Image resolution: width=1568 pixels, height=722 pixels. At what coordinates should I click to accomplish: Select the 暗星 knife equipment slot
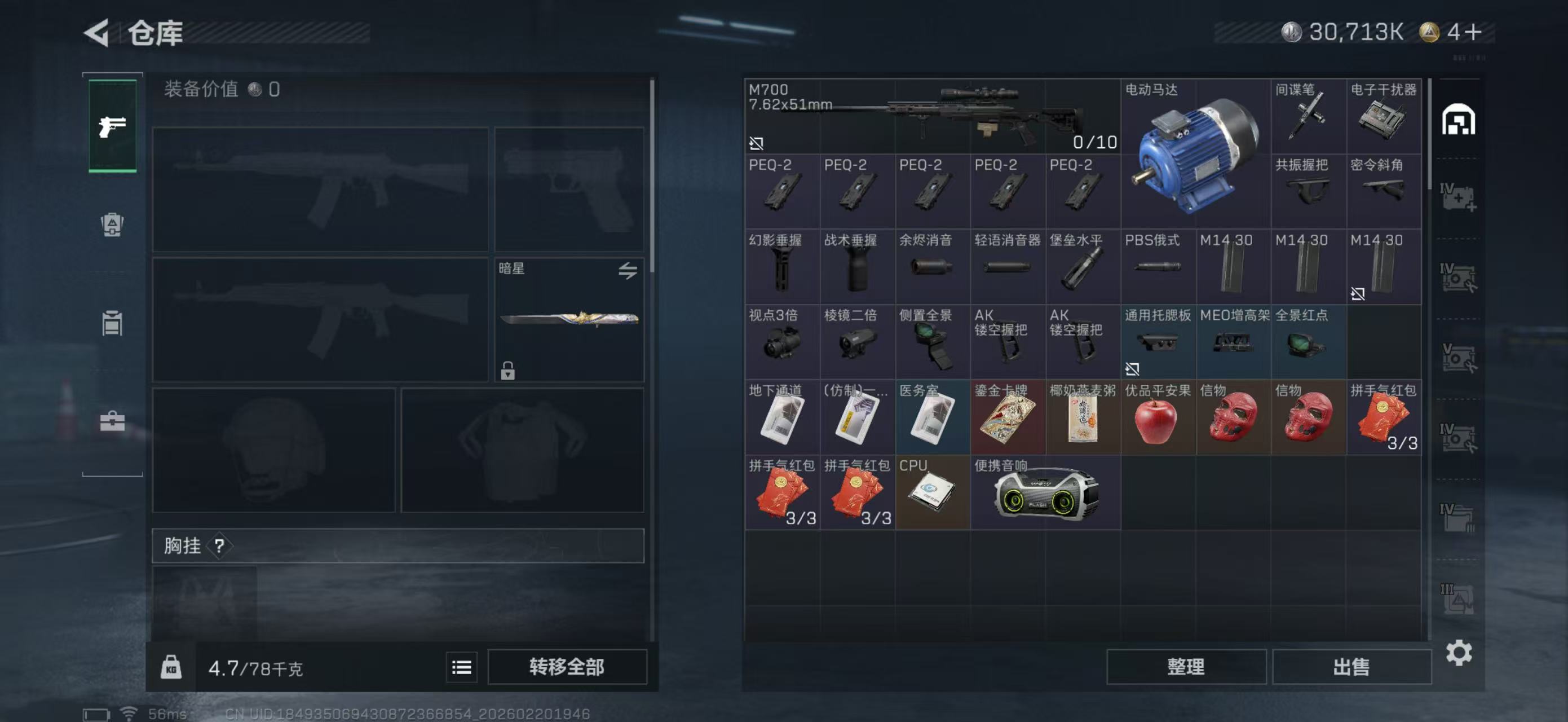(x=568, y=320)
